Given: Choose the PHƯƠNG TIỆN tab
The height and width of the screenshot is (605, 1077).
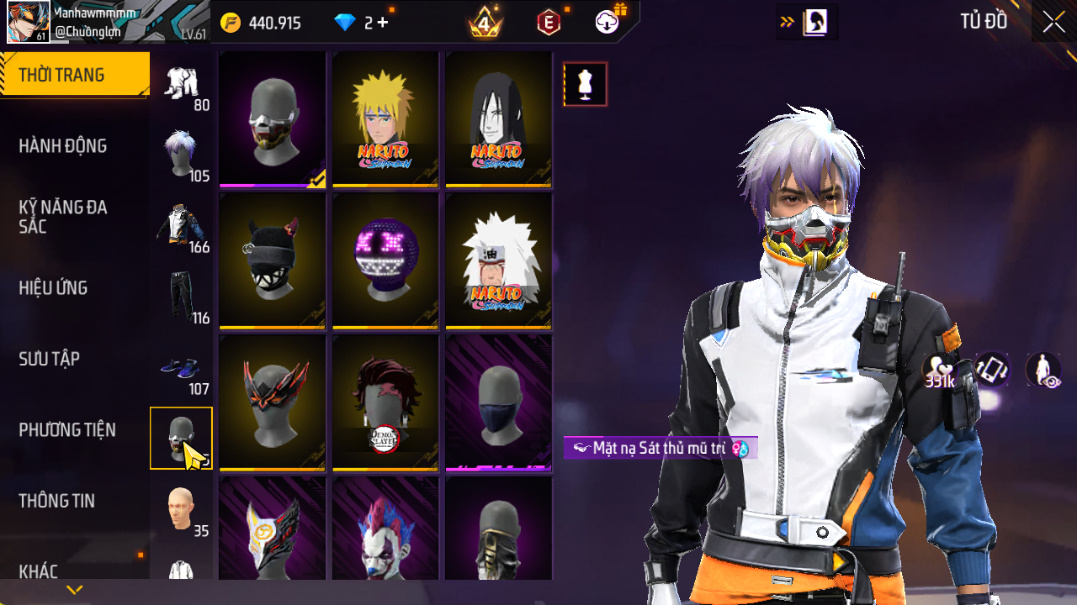Looking at the screenshot, I should click(67, 430).
